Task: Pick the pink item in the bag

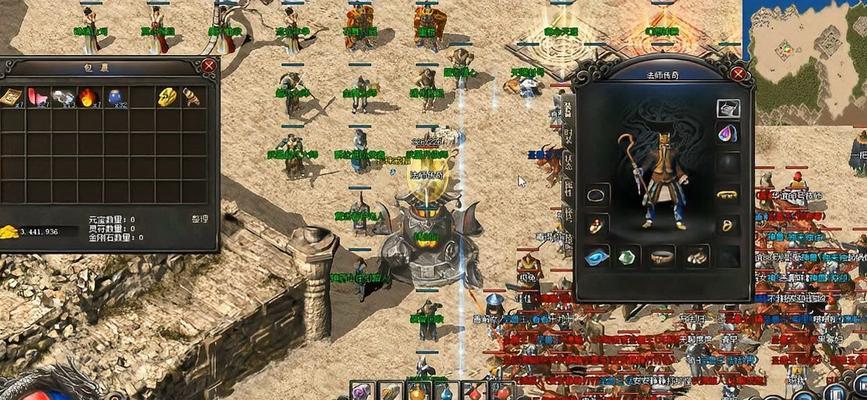Action: click(38, 97)
